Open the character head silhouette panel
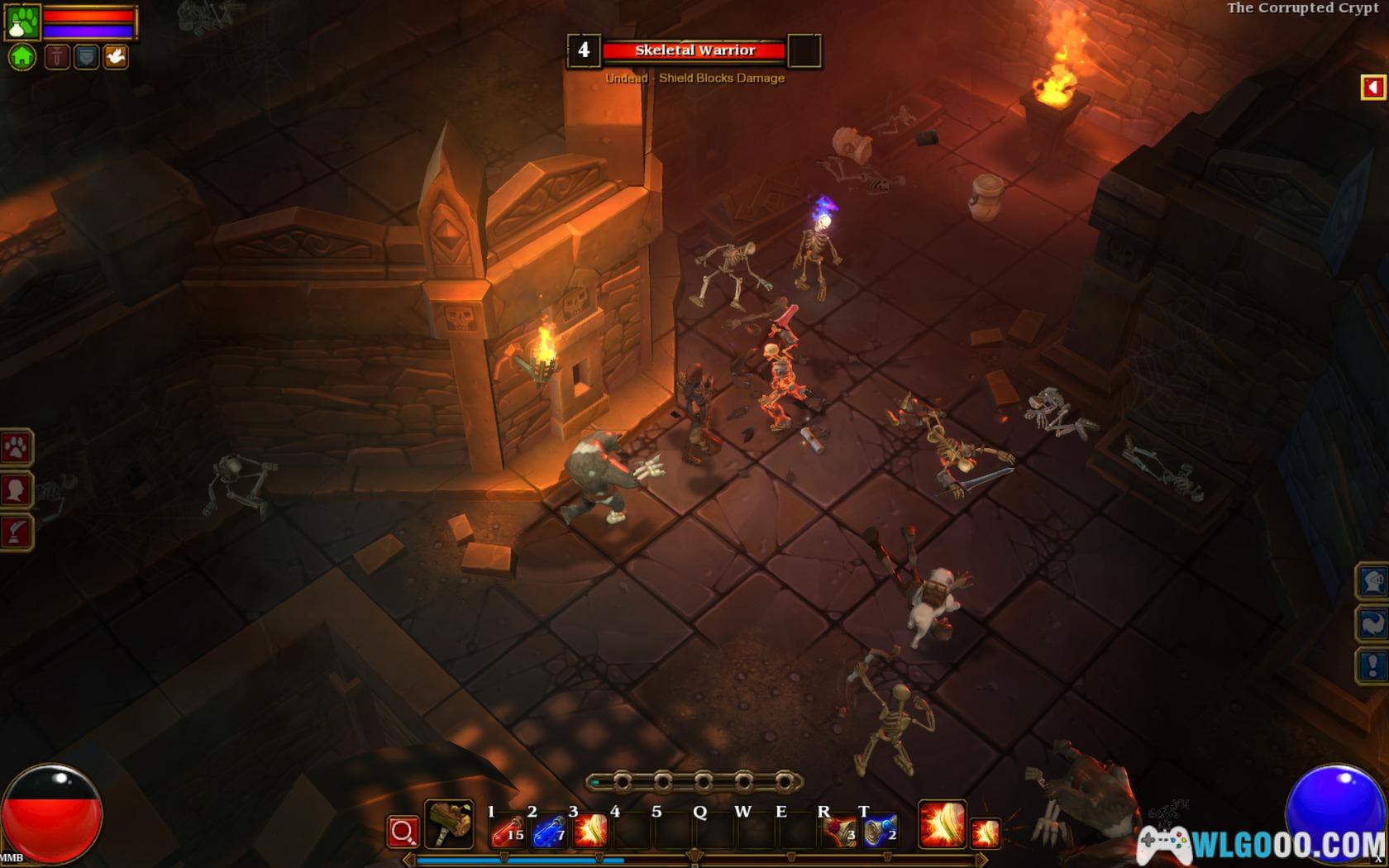The image size is (1389, 868). (16, 490)
